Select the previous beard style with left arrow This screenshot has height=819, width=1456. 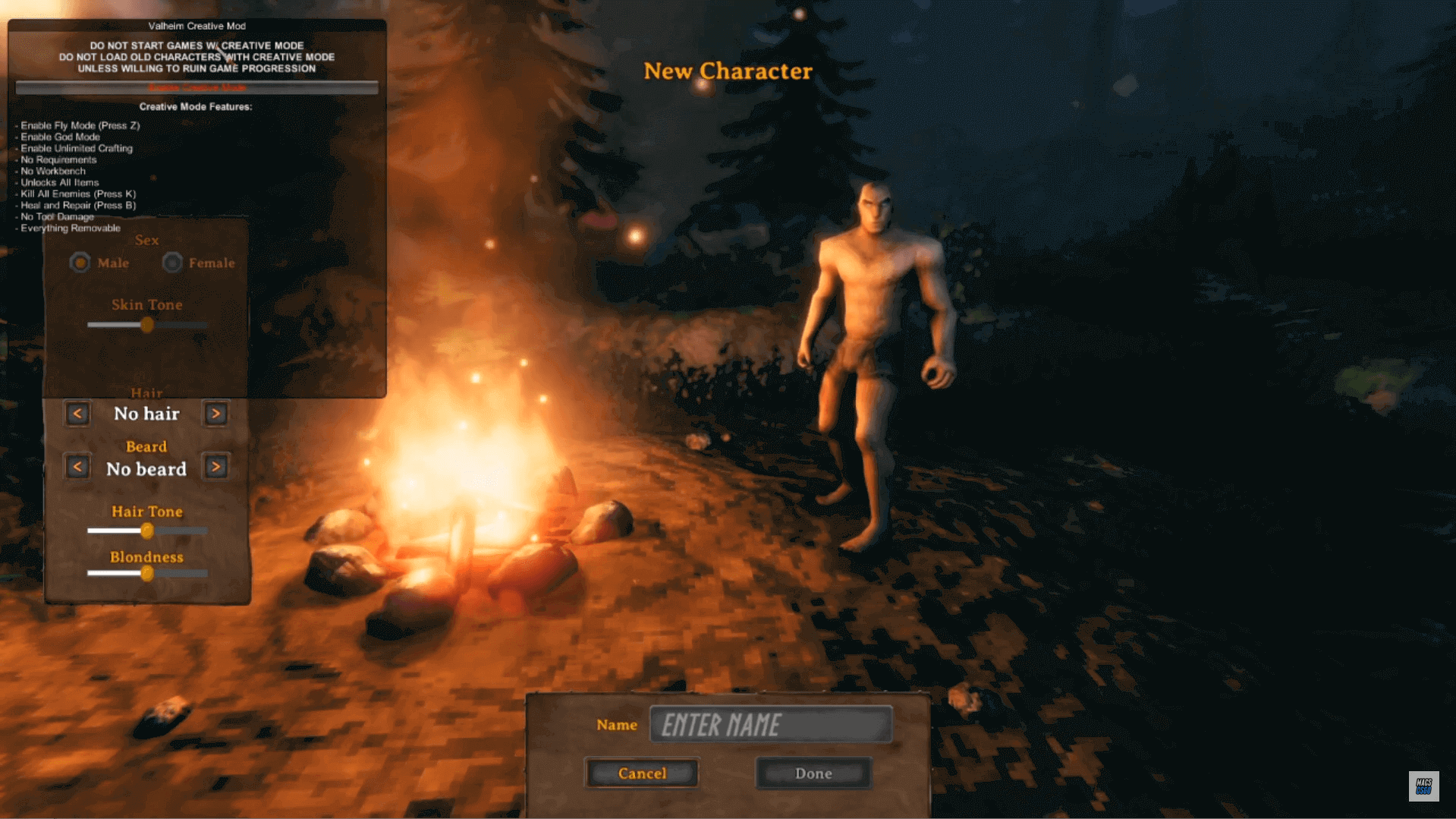(77, 466)
